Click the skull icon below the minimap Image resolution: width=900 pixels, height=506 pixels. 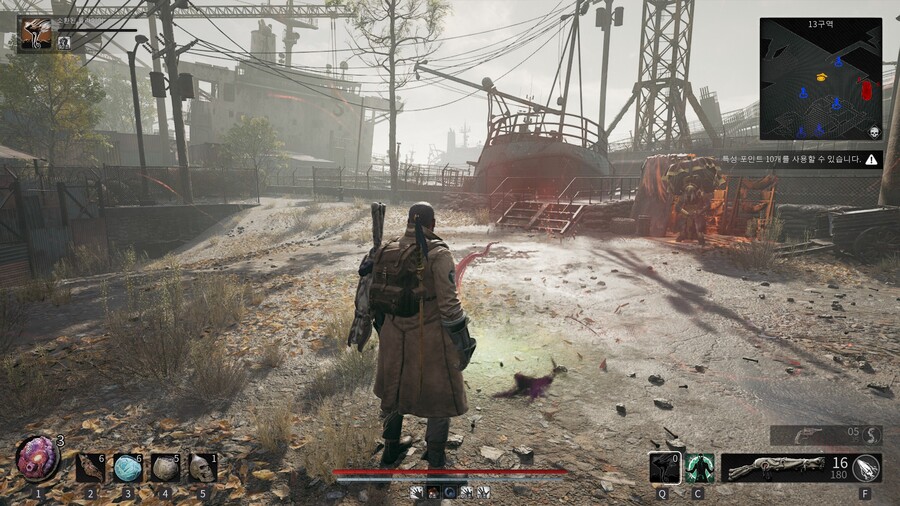coord(873,132)
